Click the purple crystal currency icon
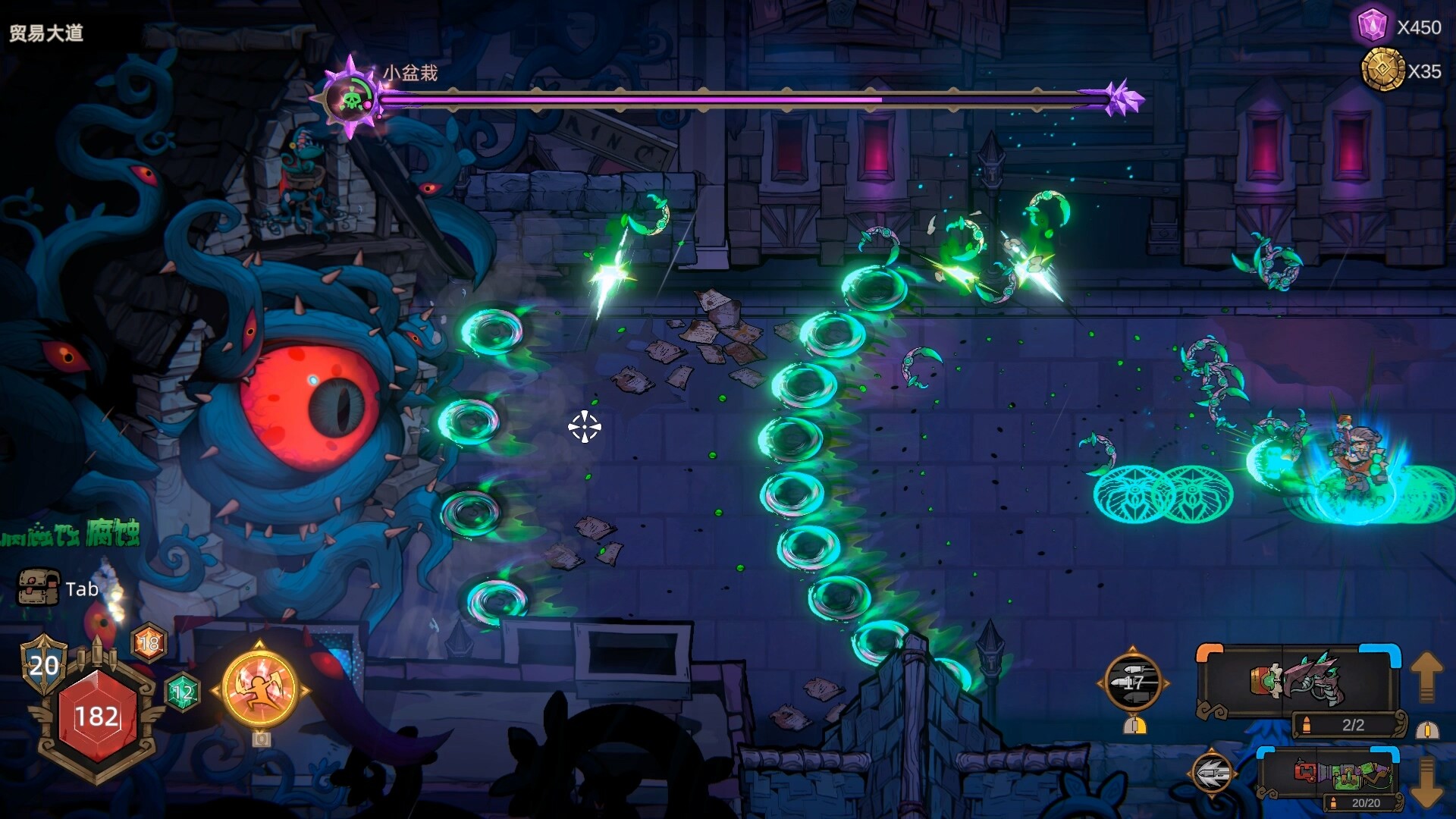The image size is (1456, 819). 1372,27
